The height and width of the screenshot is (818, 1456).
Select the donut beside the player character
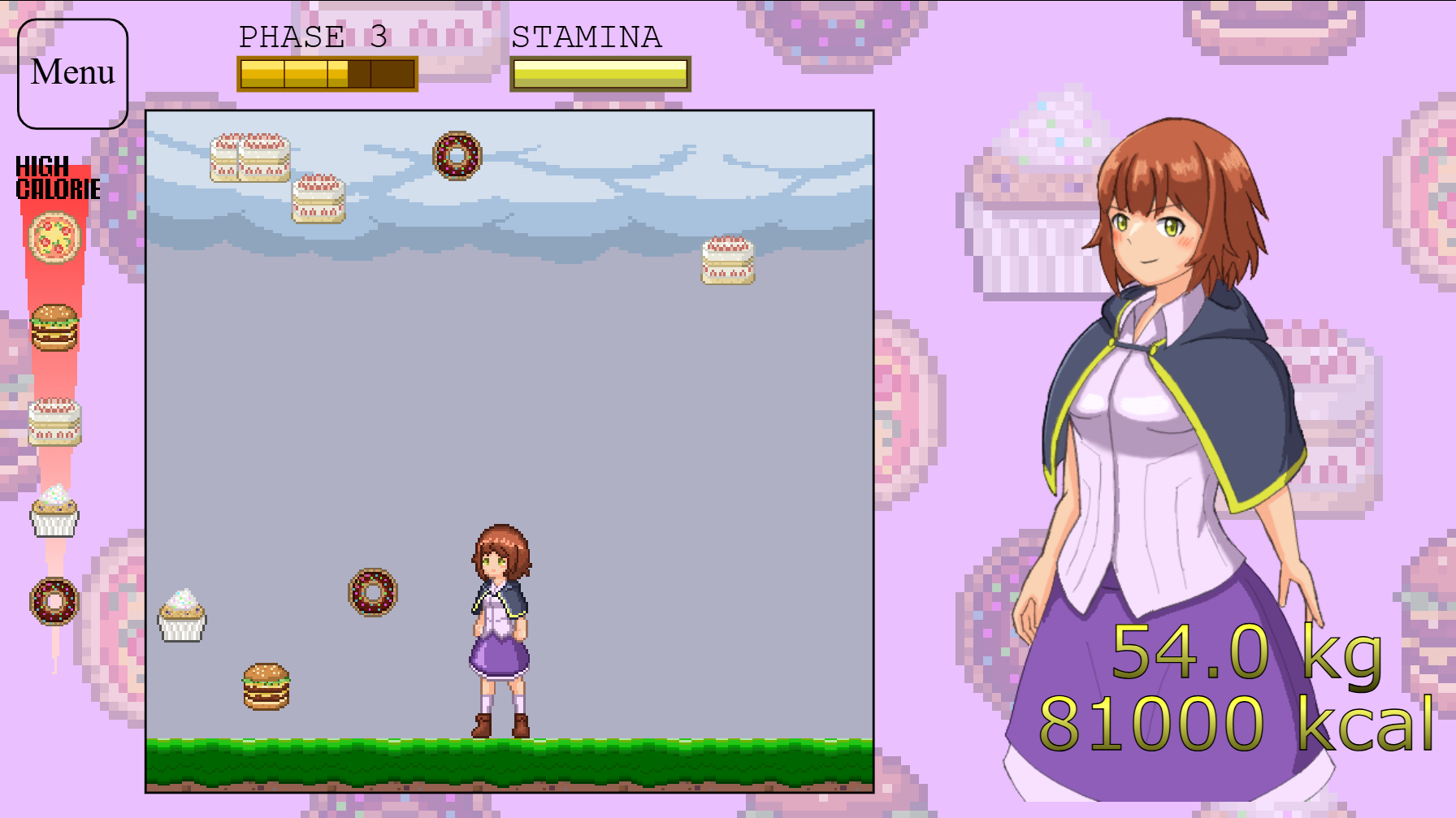372,592
